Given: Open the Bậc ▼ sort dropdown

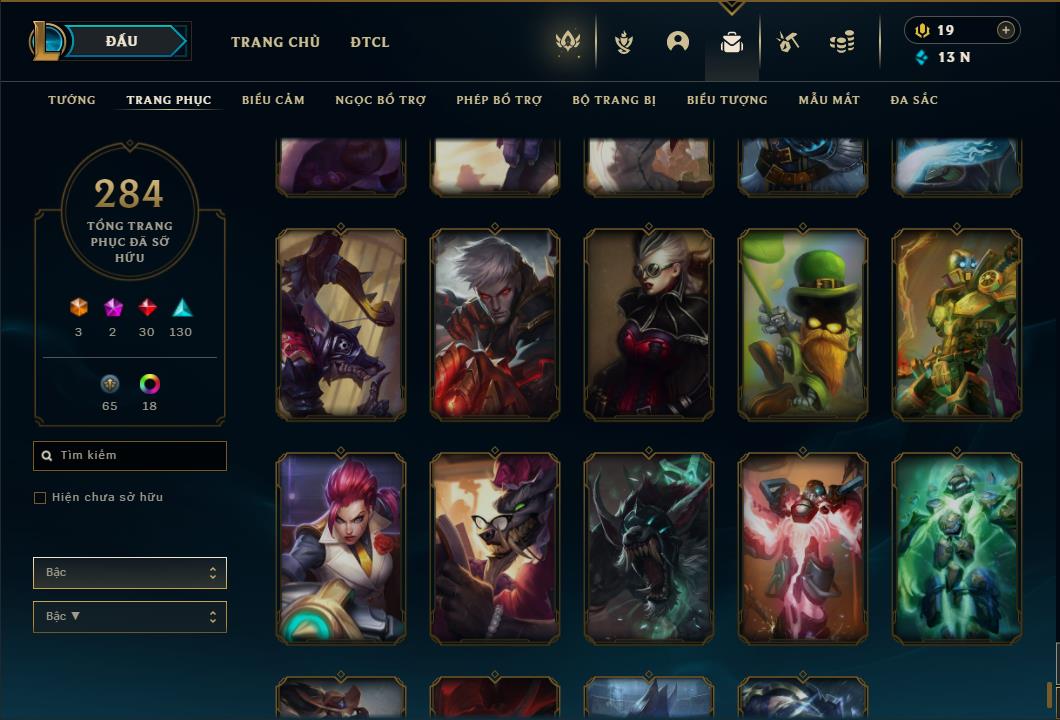Looking at the screenshot, I should [x=130, y=617].
